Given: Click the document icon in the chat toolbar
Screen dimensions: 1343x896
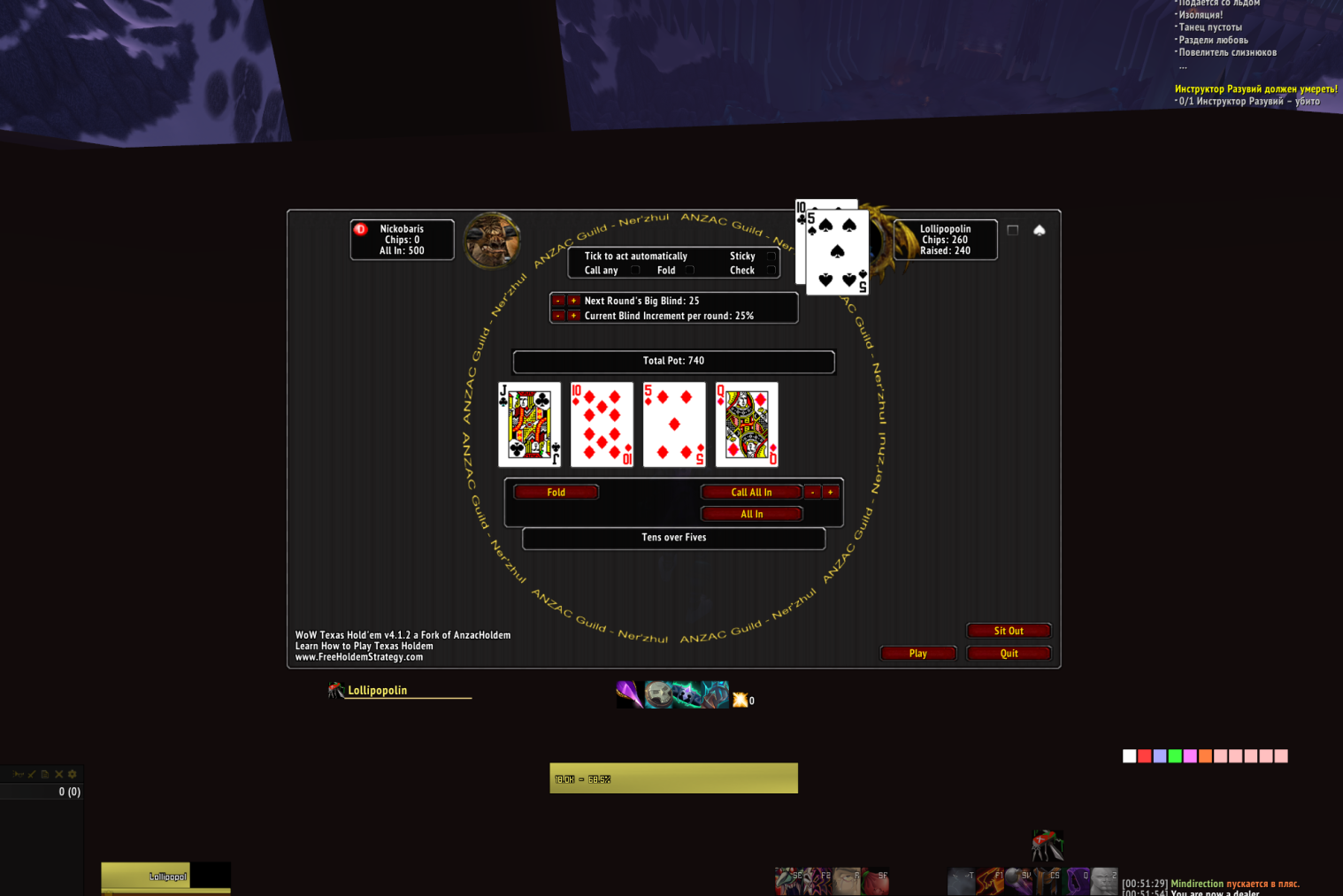Looking at the screenshot, I should point(45,774).
